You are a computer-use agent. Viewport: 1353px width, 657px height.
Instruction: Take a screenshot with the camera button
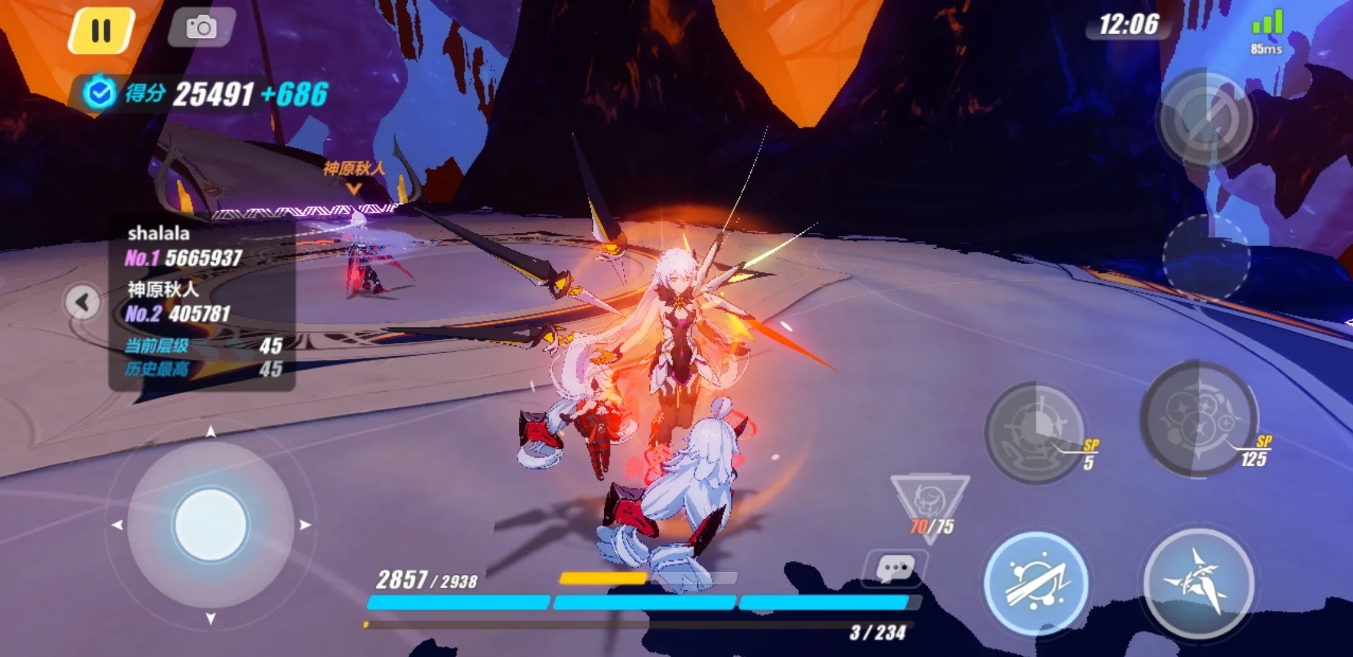click(201, 28)
